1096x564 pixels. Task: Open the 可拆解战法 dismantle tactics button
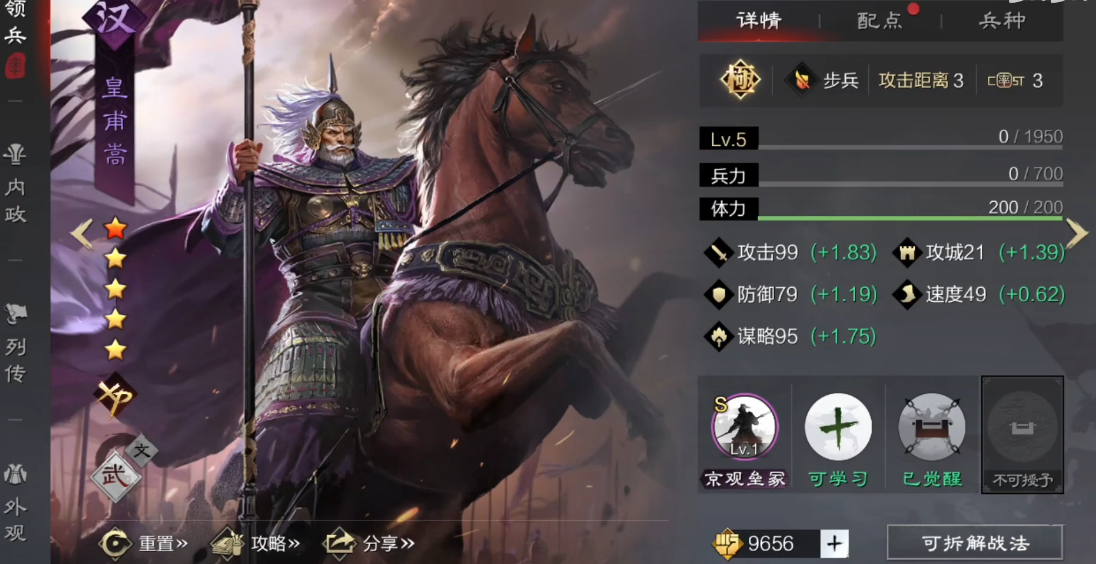(x=975, y=544)
